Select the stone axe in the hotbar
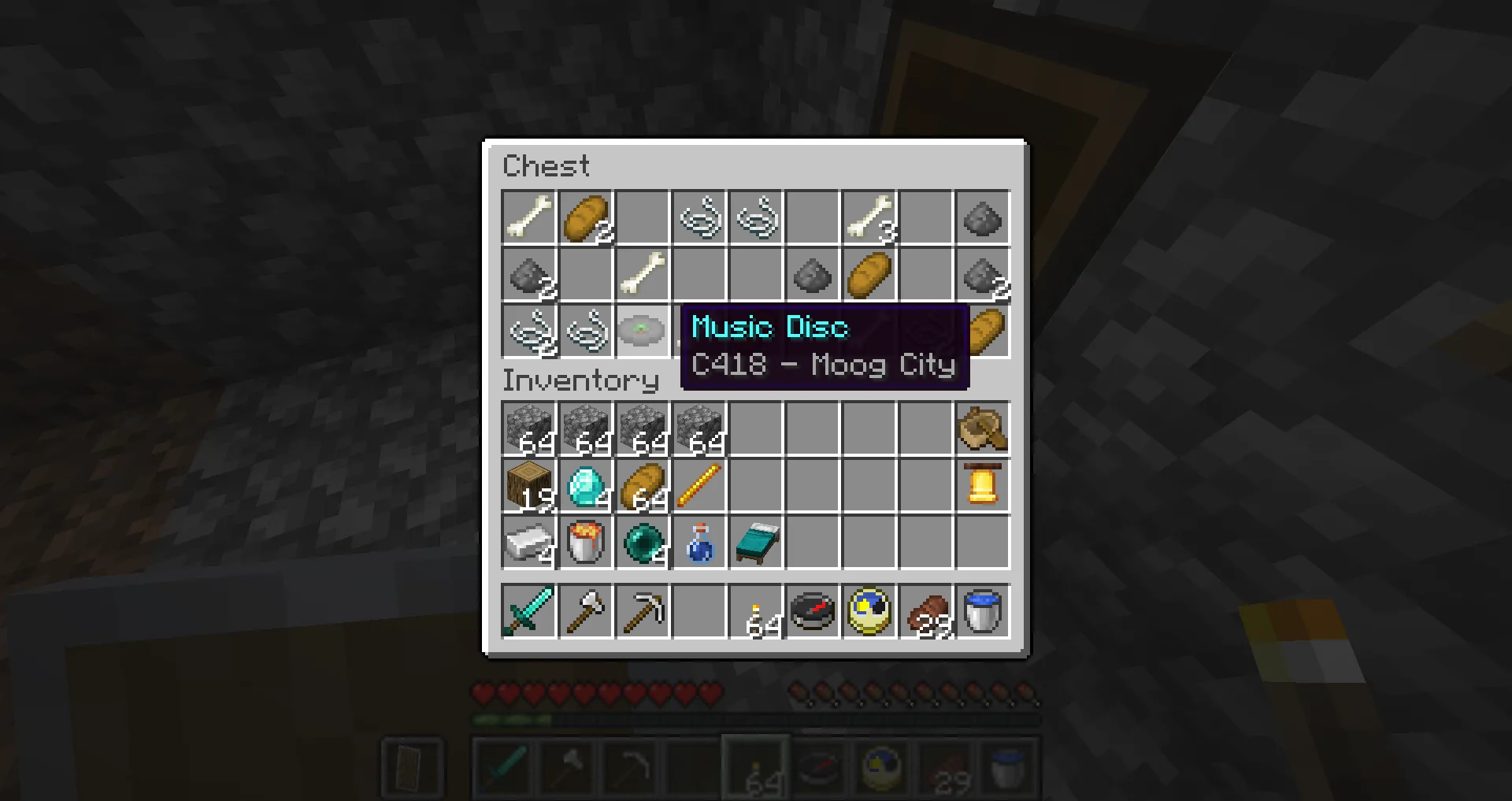 point(585,613)
